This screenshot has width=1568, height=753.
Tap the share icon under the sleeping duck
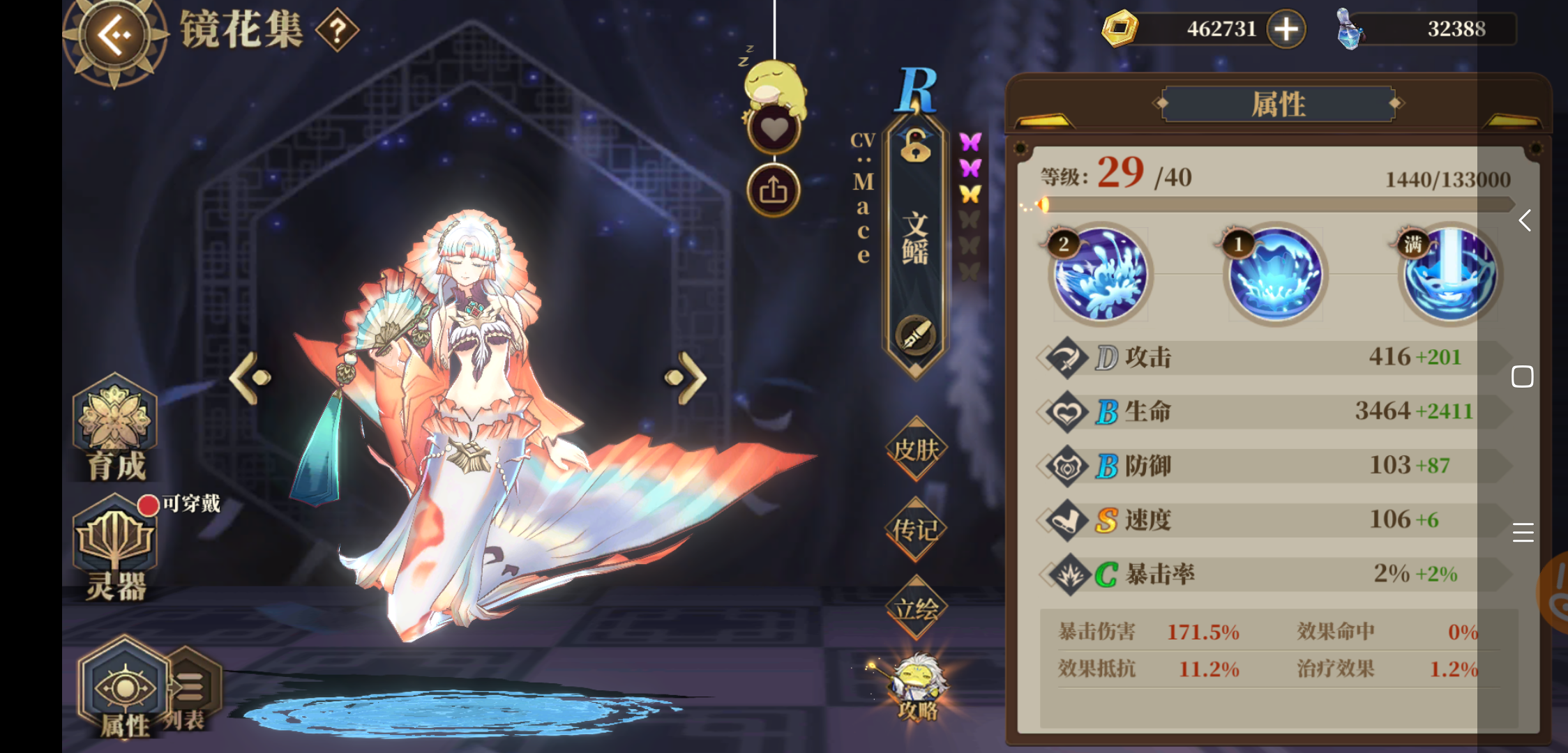click(774, 189)
